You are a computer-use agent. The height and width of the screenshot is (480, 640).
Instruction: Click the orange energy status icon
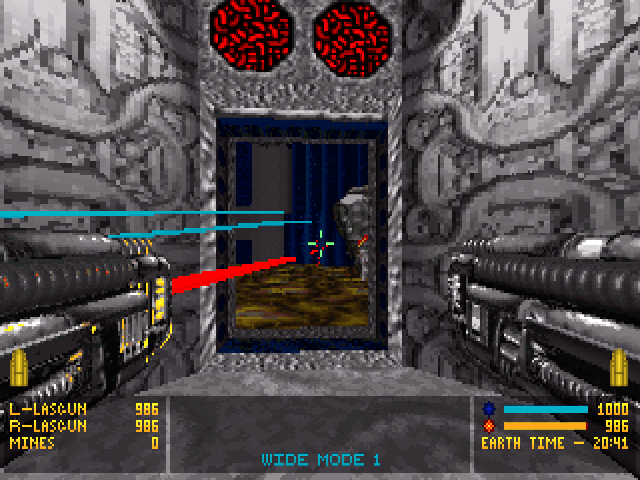(x=489, y=425)
